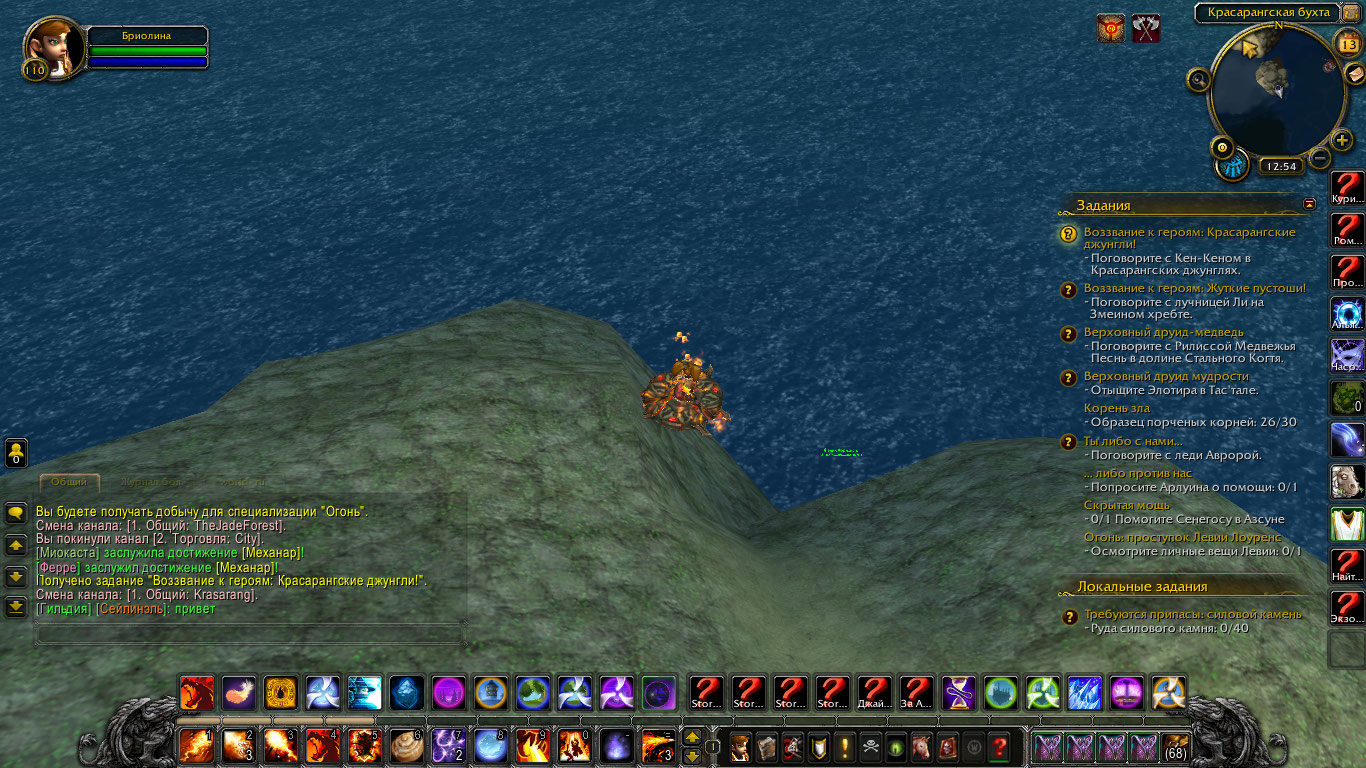Open the calendar button showing 13
The image size is (1366, 768).
(1347, 42)
